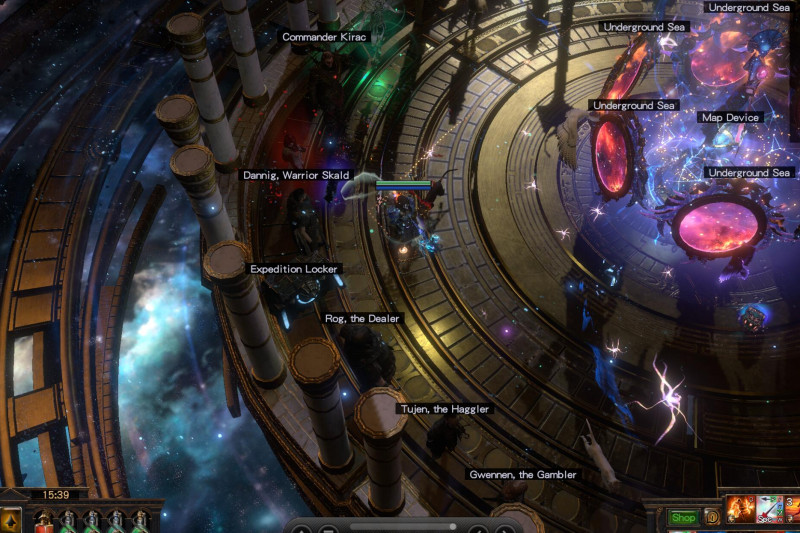Screen dimensions: 800x533
Task: Activate the arrow skill icon
Action: (769, 511)
